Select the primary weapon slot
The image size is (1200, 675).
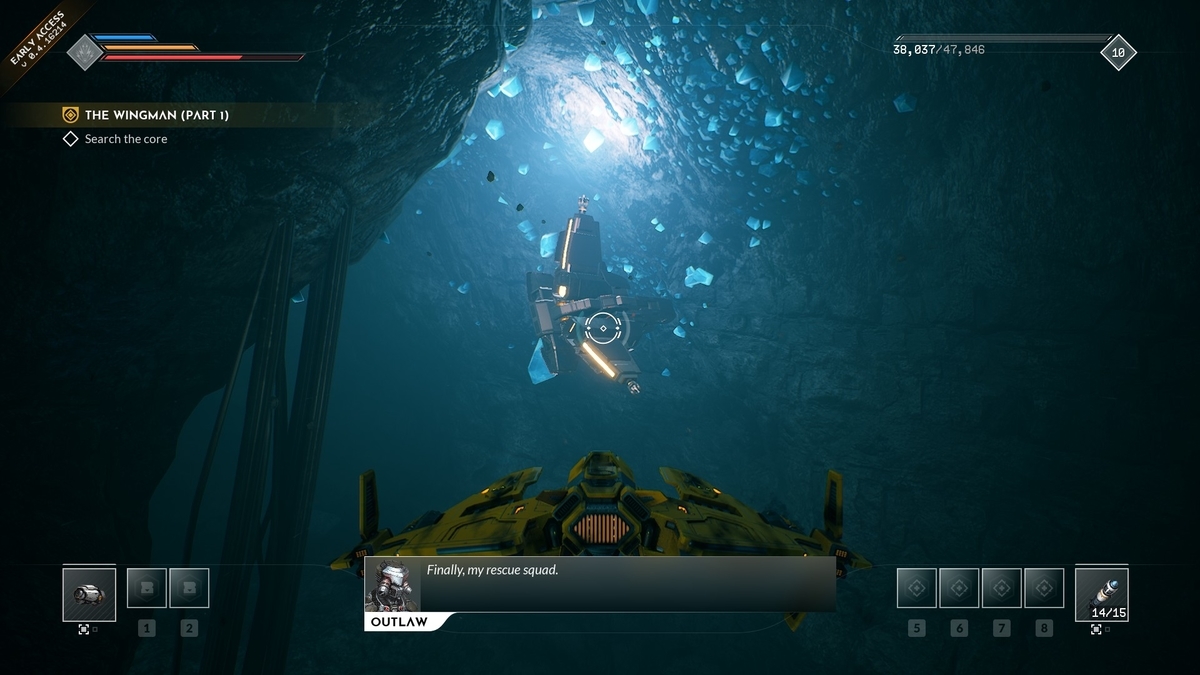pyautogui.click(x=89, y=594)
